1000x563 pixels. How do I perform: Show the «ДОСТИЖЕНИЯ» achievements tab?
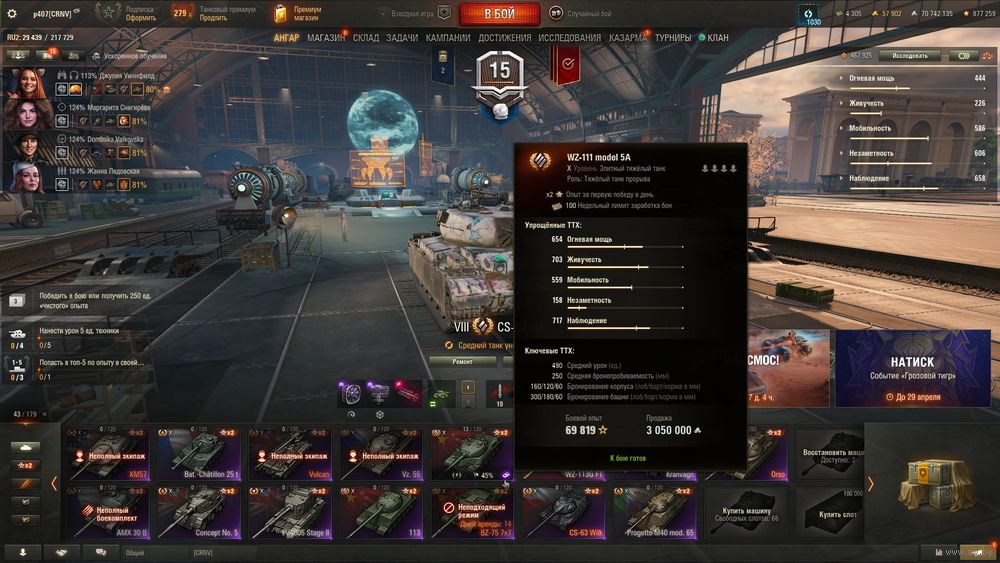(x=505, y=38)
